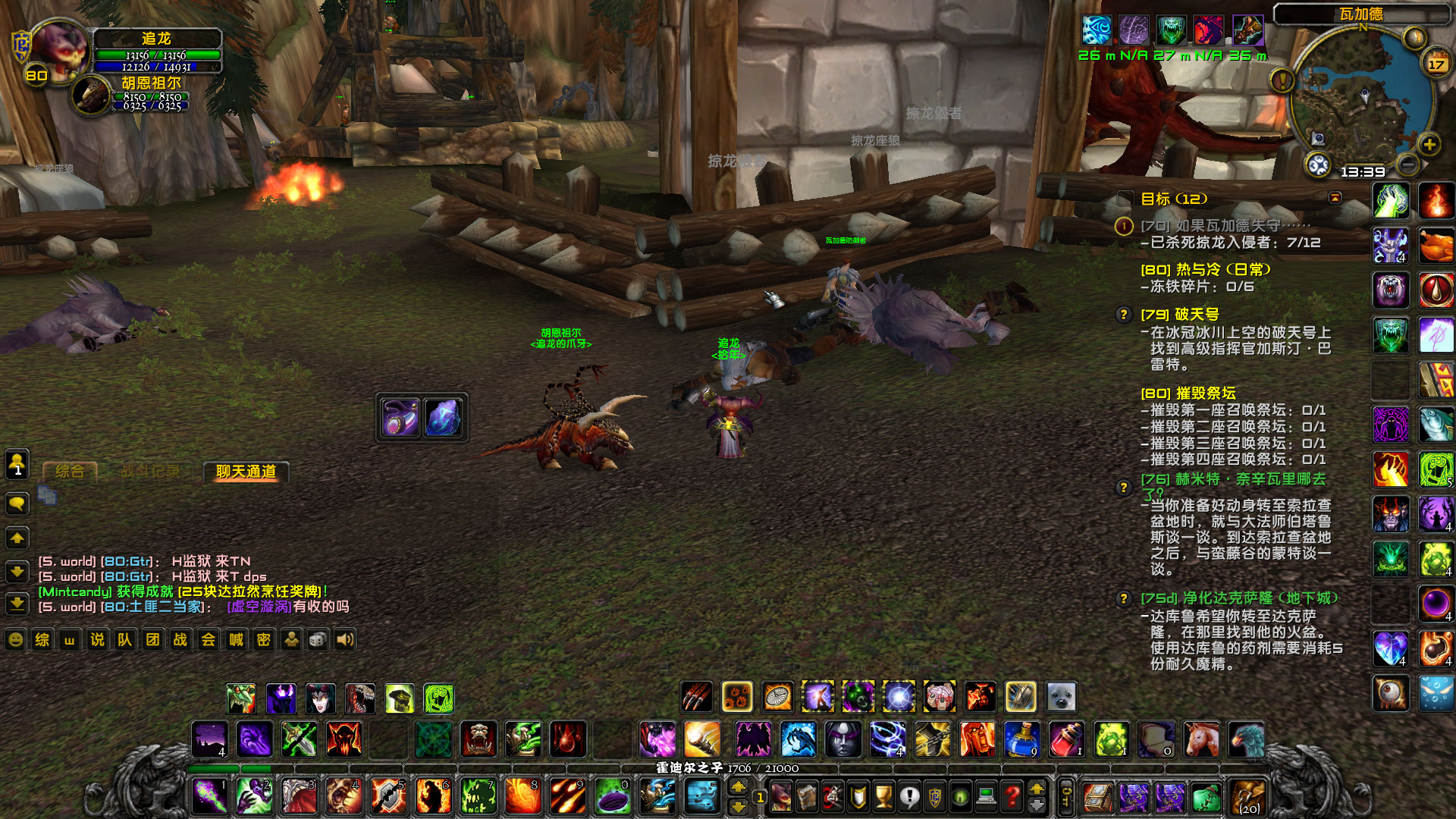Switch to the 聊天通道 chat tab
The height and width of the screenshot is (819, 1456).
(x=247, y=472)
